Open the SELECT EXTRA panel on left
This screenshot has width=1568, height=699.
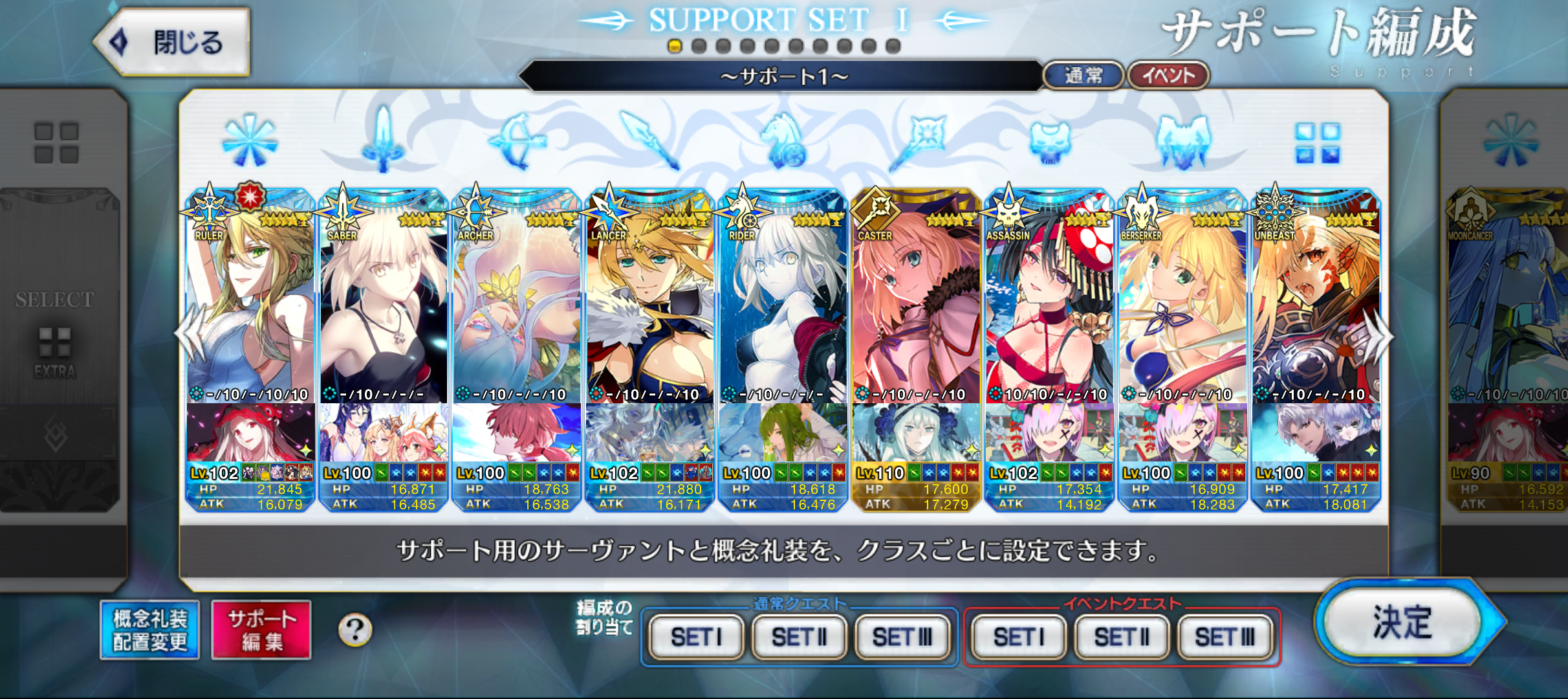click(x=57, y=337)
